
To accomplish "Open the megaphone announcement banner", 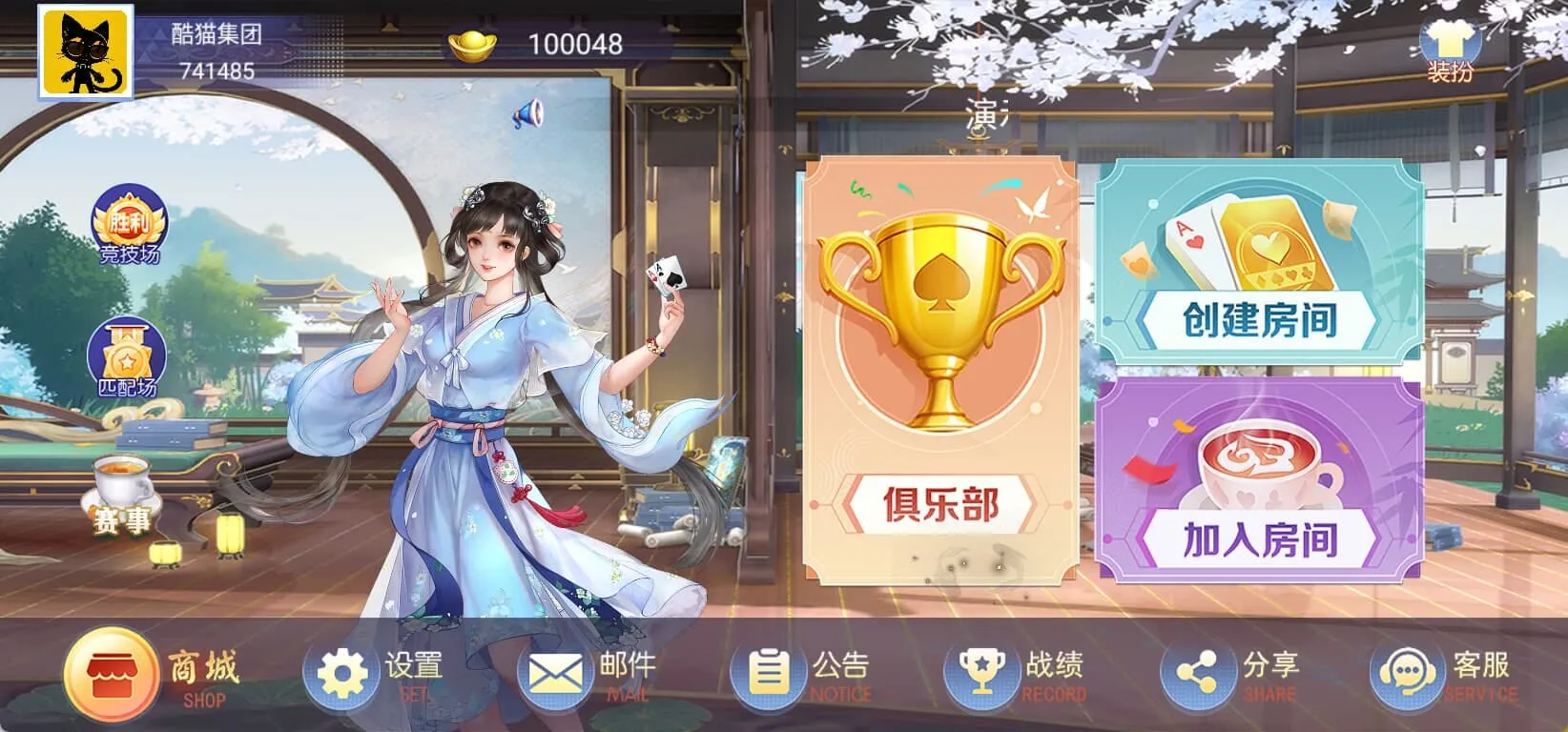I will (x=526, y=113).
